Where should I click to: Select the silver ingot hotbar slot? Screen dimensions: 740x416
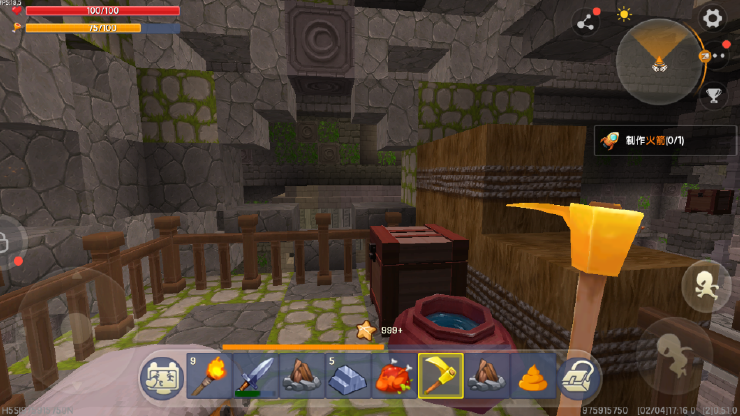tap(348, 377)
